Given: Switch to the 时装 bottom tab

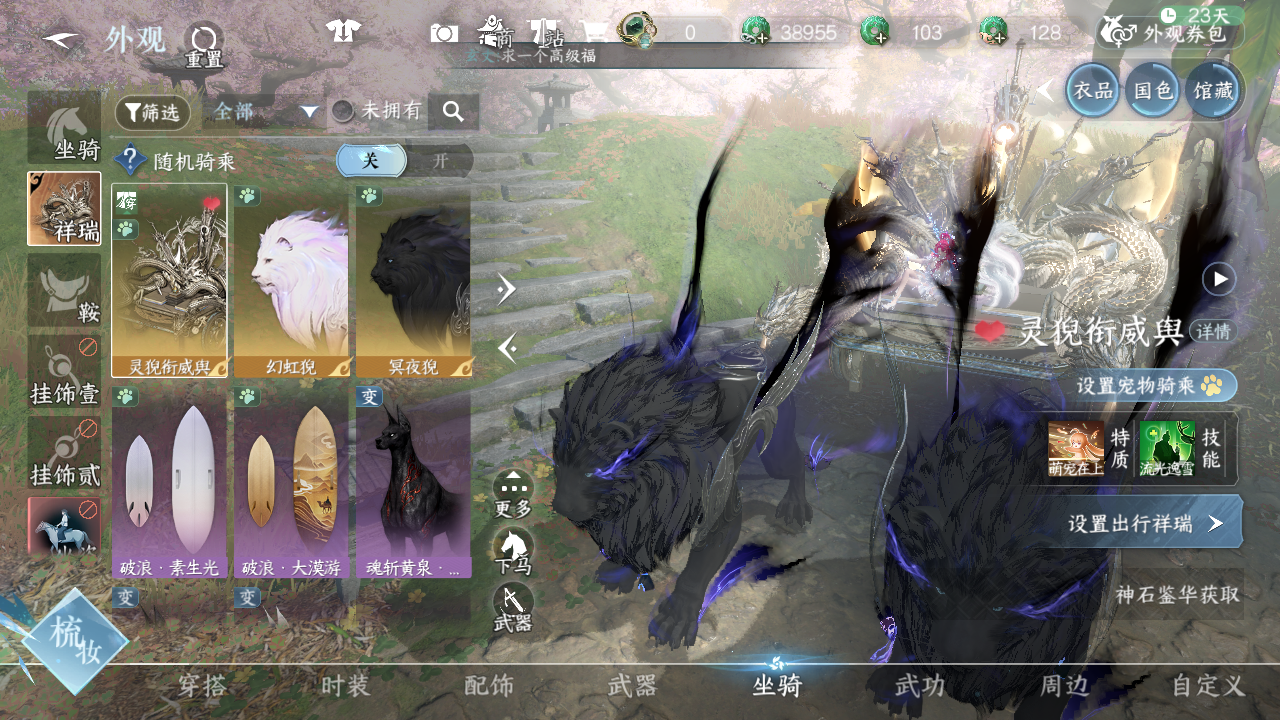Looking at the screenshot, I should 346,686.
